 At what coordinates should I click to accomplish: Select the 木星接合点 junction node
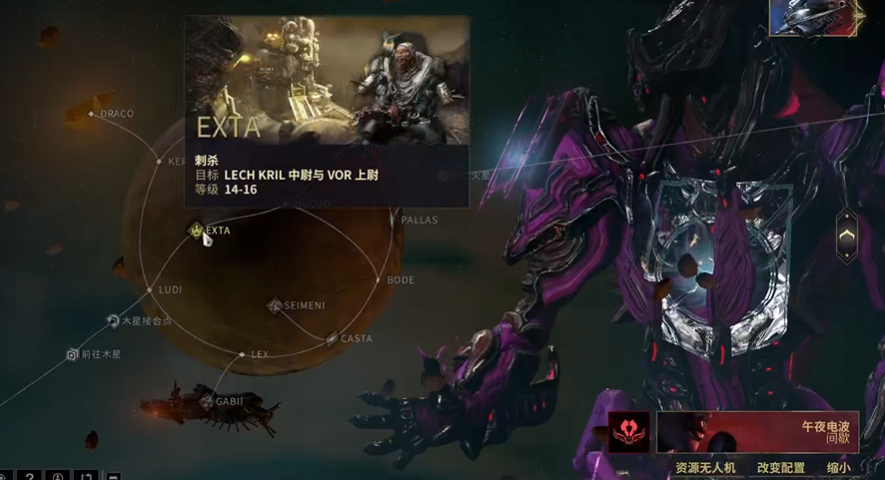click(x=113, y=321)
